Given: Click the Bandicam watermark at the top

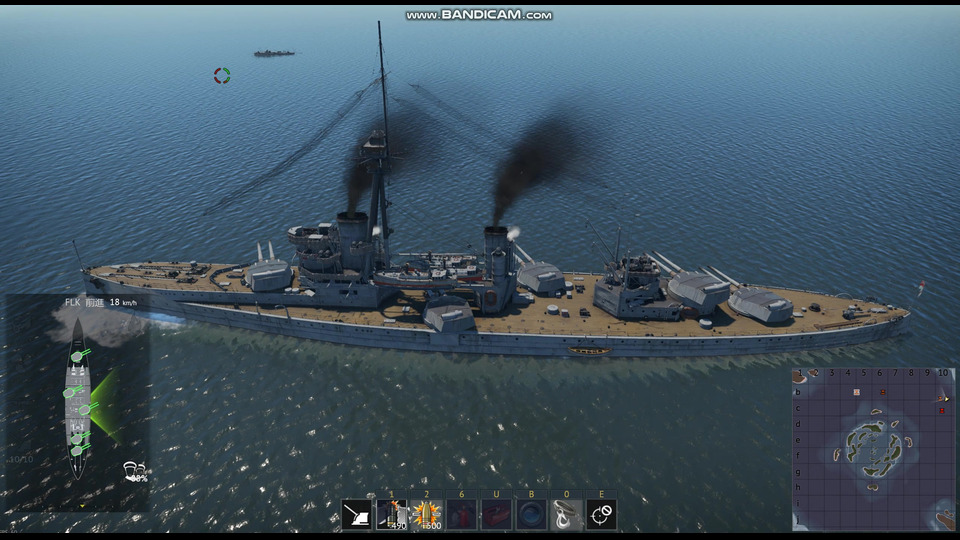Looking at the screenshot, I should click(x=479, y=15).
